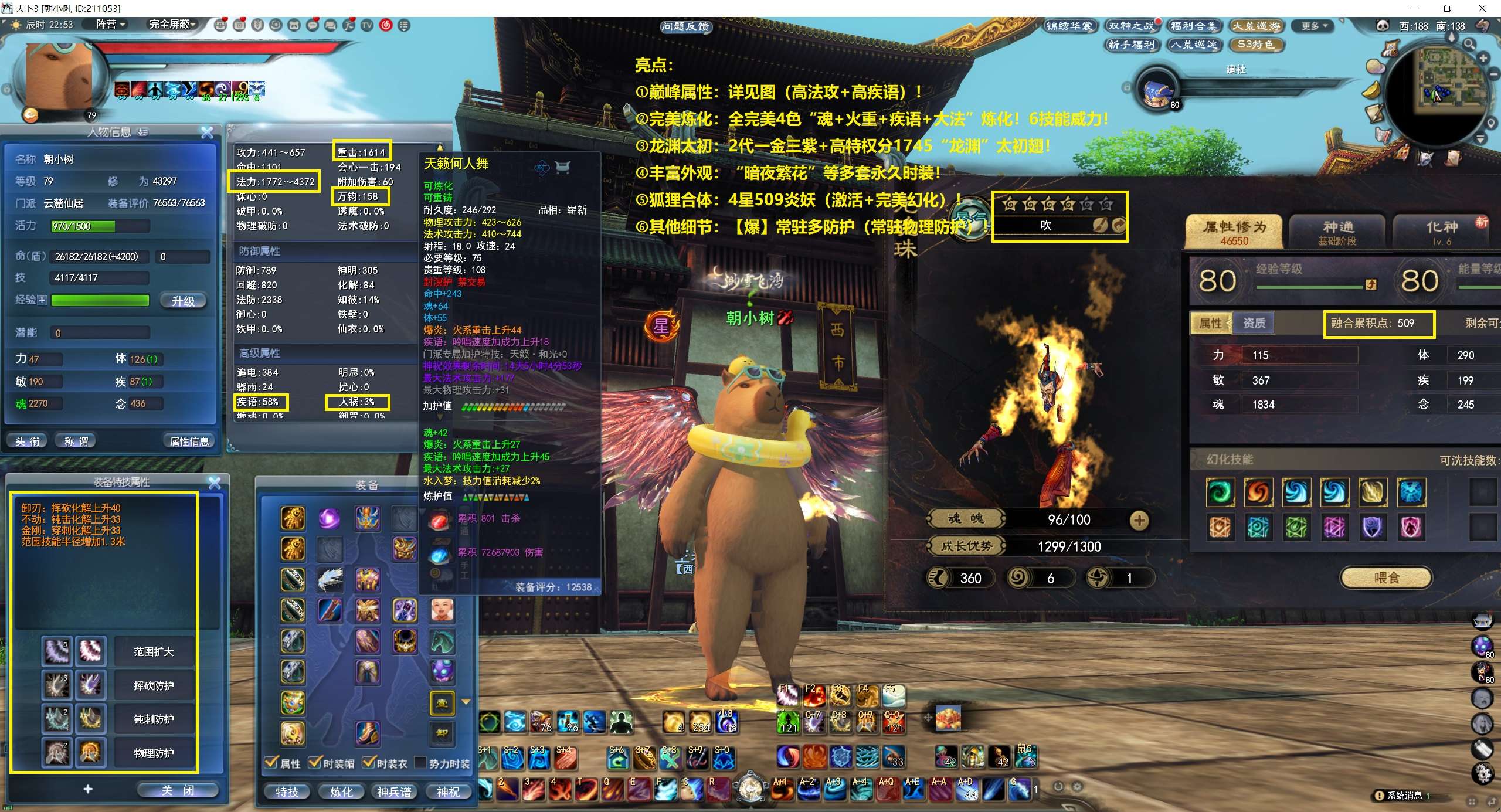Close the 人物信息 character info panel
The height and width of the screenshot is (812, 1501).
pyautogui.click(x=207, y=133)
